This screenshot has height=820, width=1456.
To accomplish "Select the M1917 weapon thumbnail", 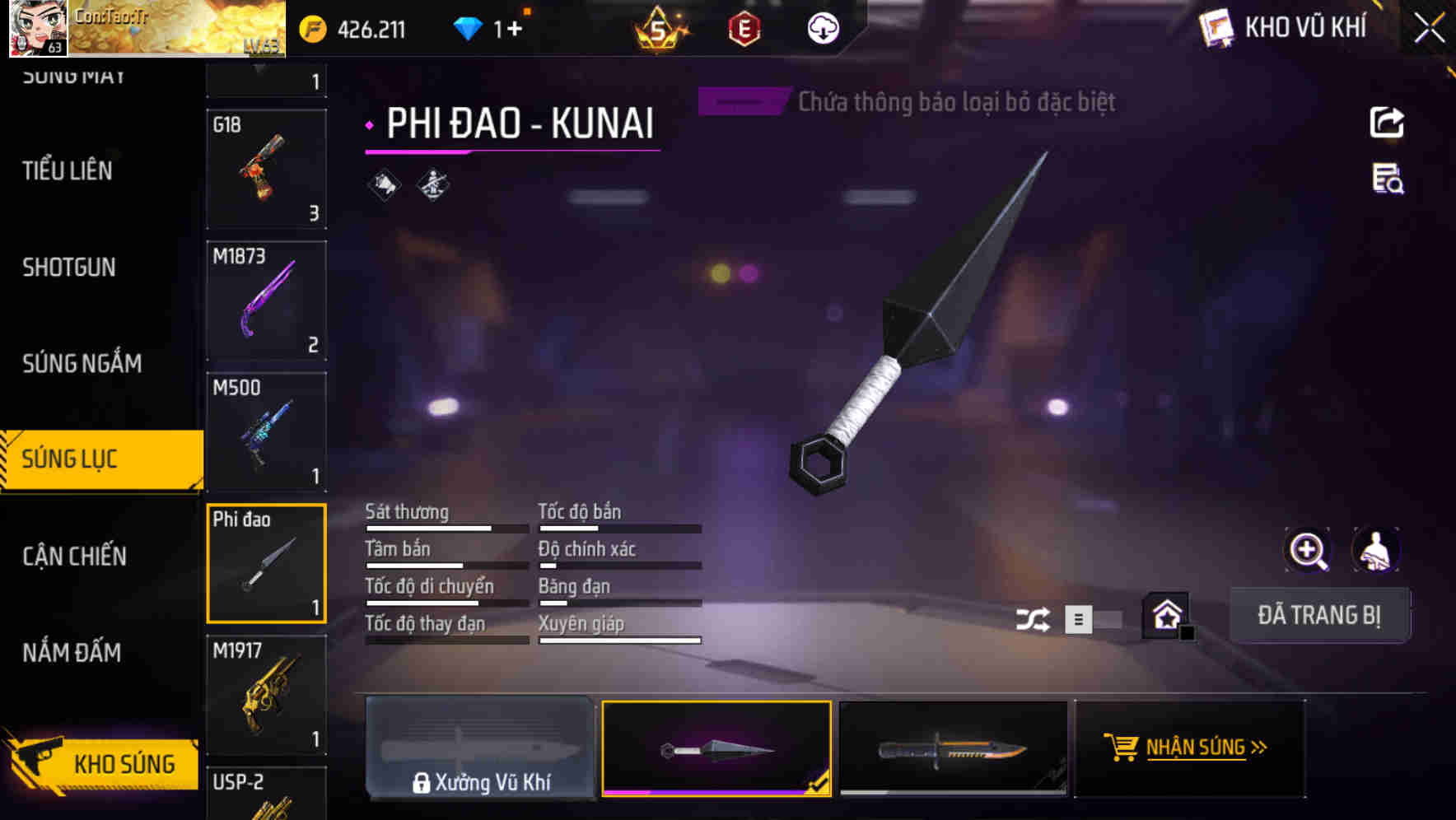I will pyautogui.click(x=266, y=694).
